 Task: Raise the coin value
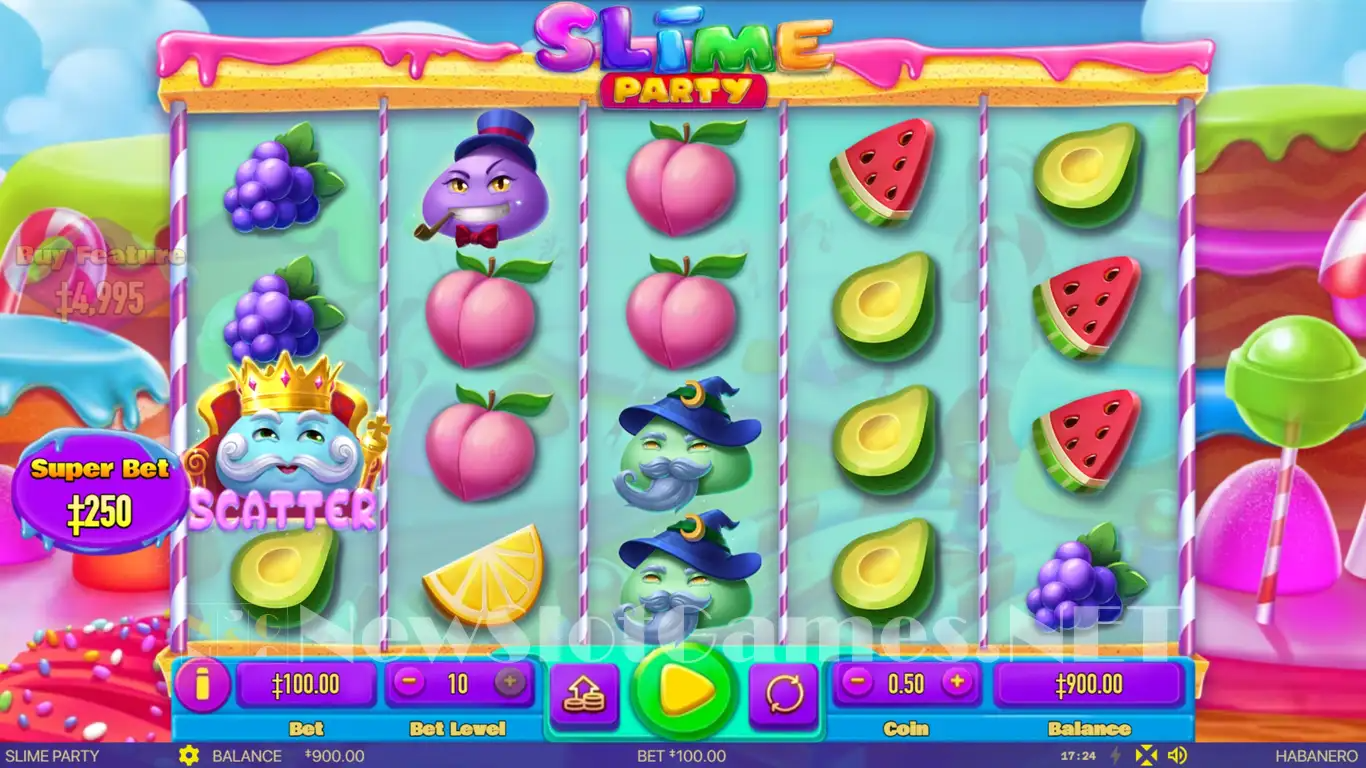(x=957, y=683)
